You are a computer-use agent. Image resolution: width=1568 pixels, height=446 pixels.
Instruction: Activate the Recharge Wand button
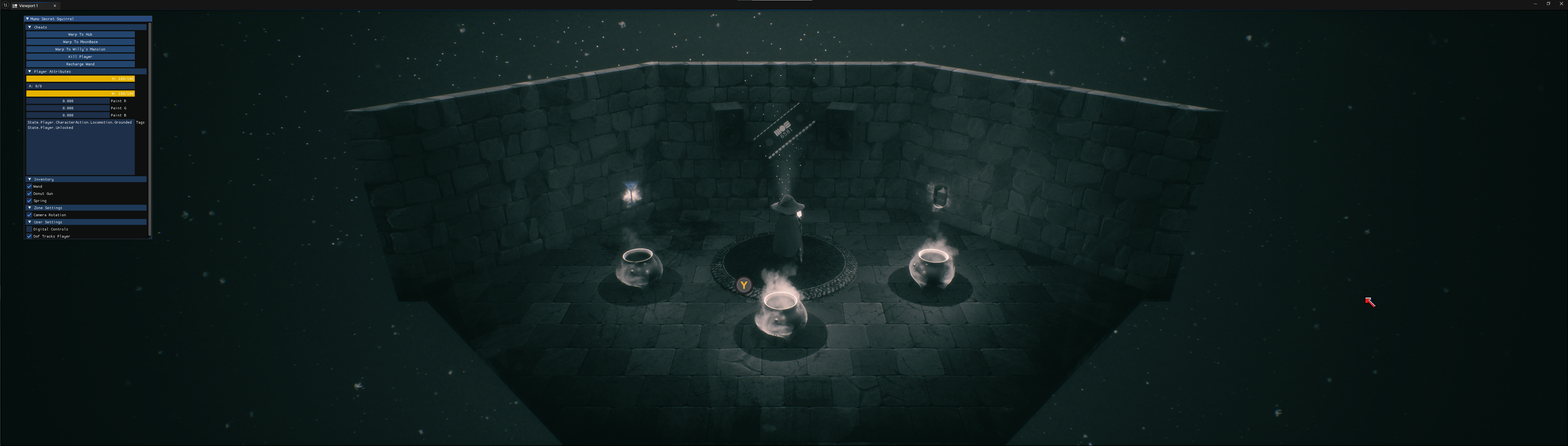[x=80, y=64]
